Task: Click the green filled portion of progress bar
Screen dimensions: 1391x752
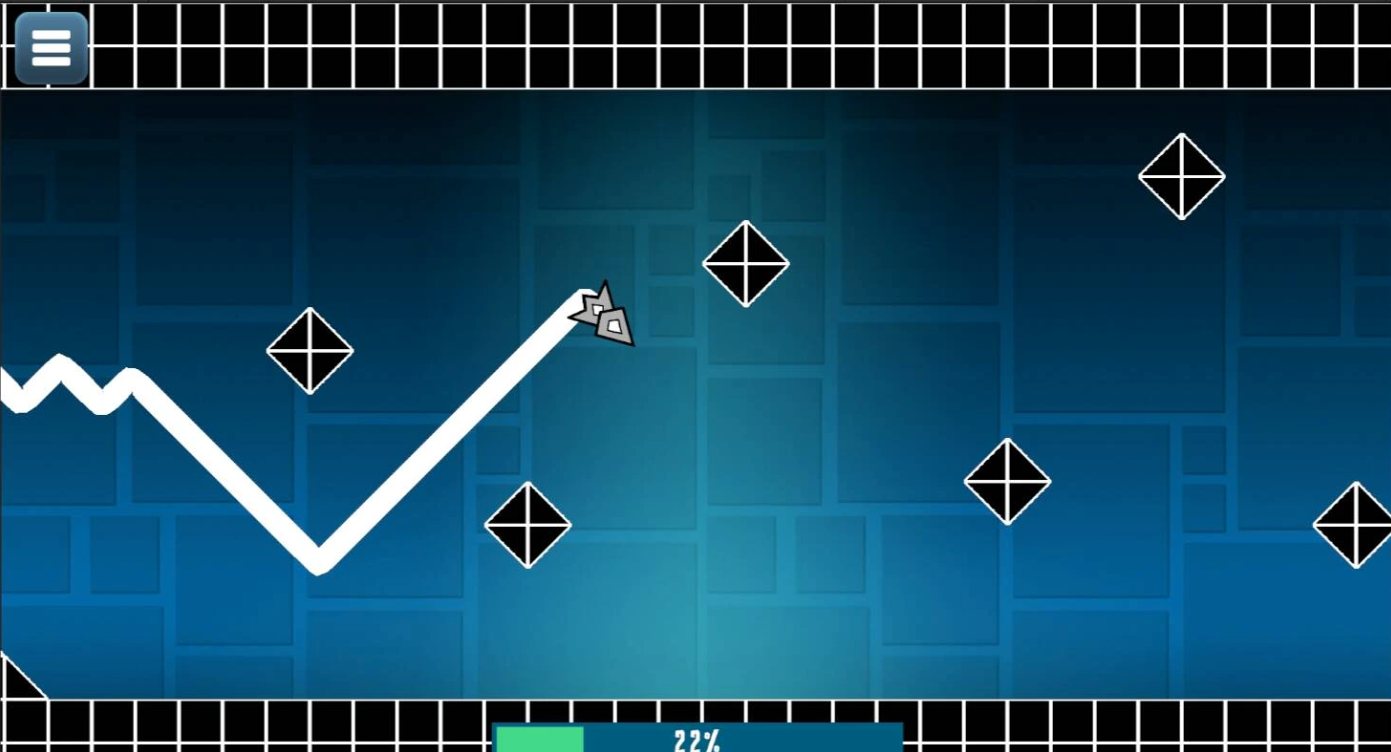Action: pyautogui.click(x=540, y=739)
